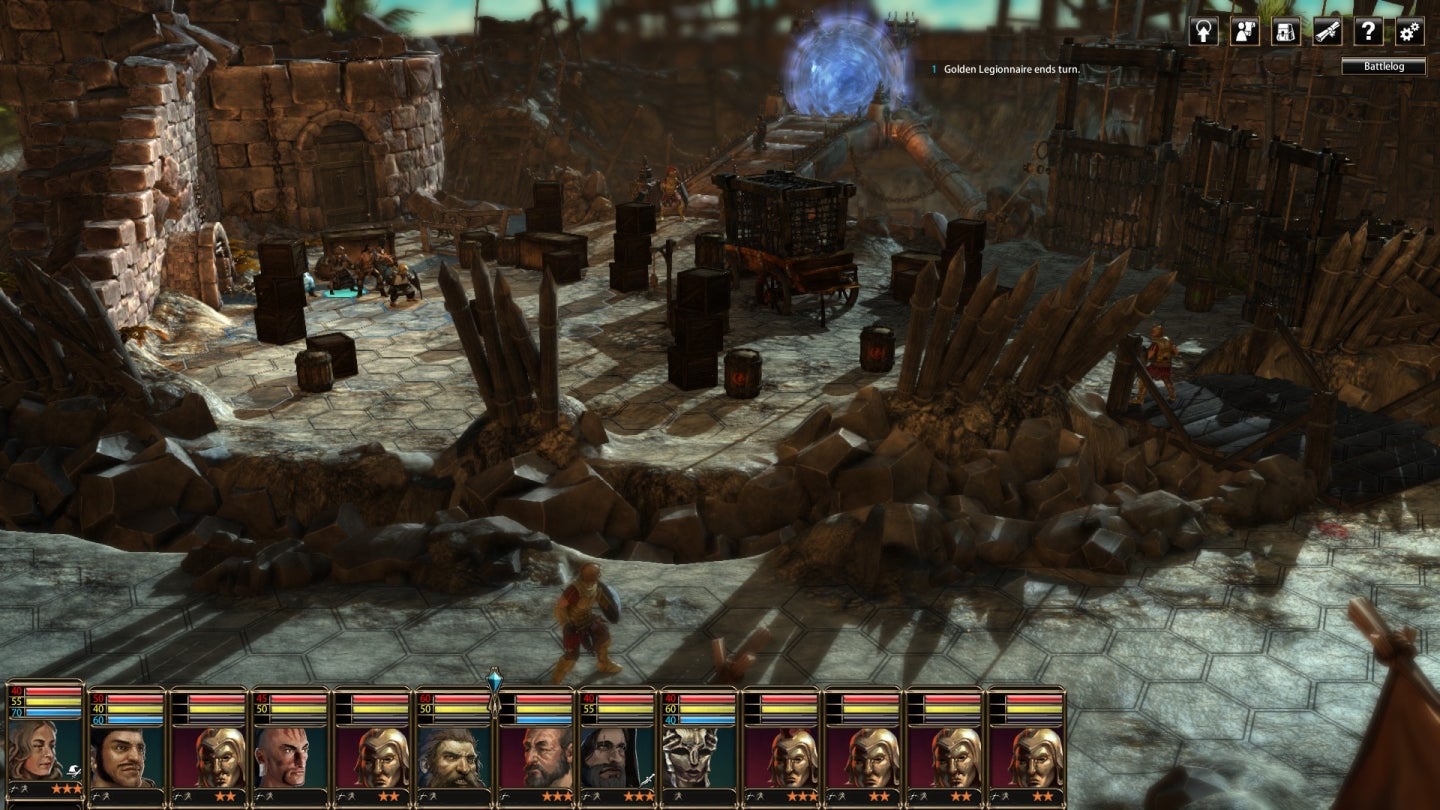This screenshot has width=1440, height=810.
Task: Open the Battlelog panel
Action: 1383,67
